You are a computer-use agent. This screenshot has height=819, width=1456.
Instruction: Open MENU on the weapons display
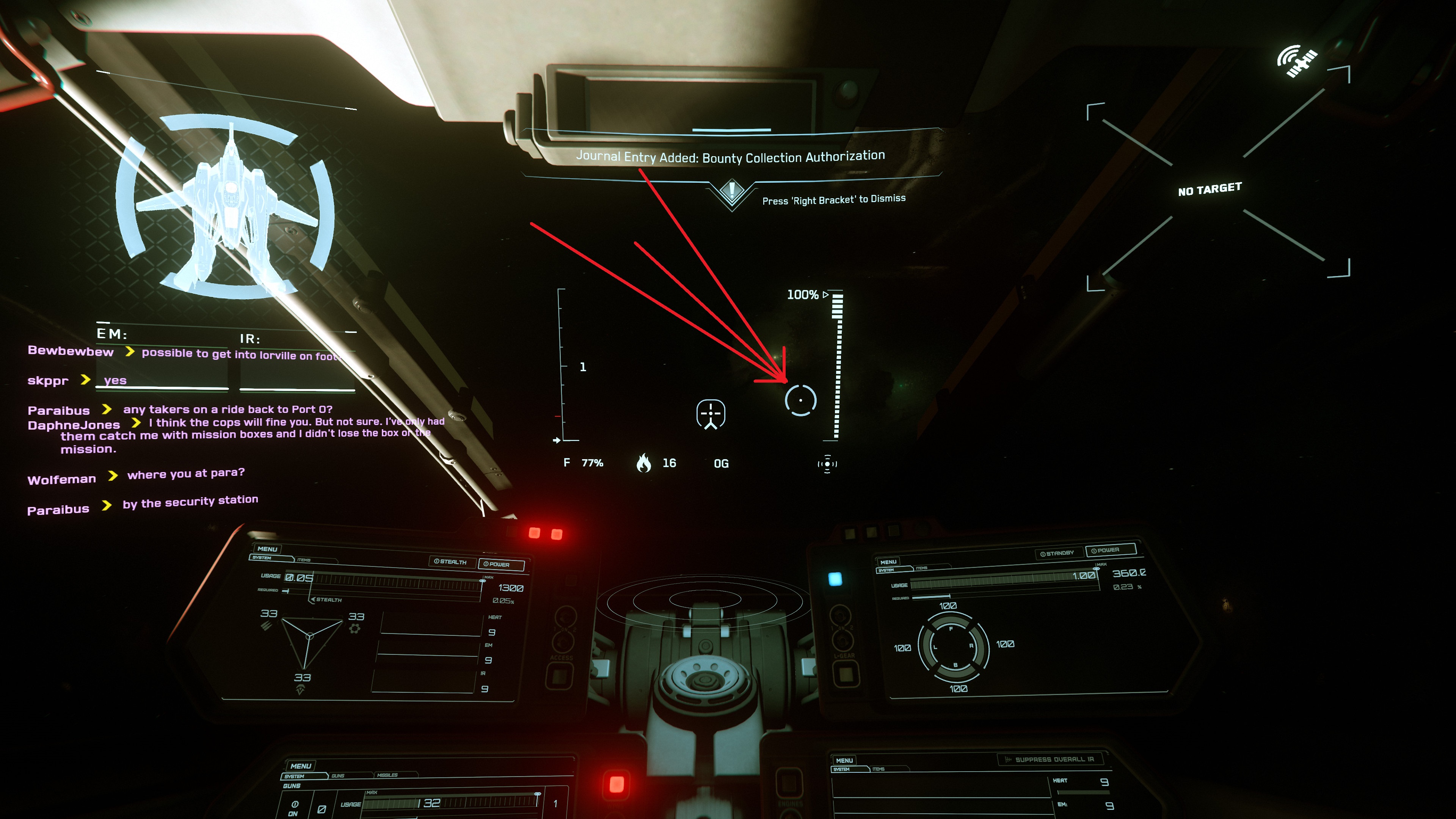coord(300,766)
